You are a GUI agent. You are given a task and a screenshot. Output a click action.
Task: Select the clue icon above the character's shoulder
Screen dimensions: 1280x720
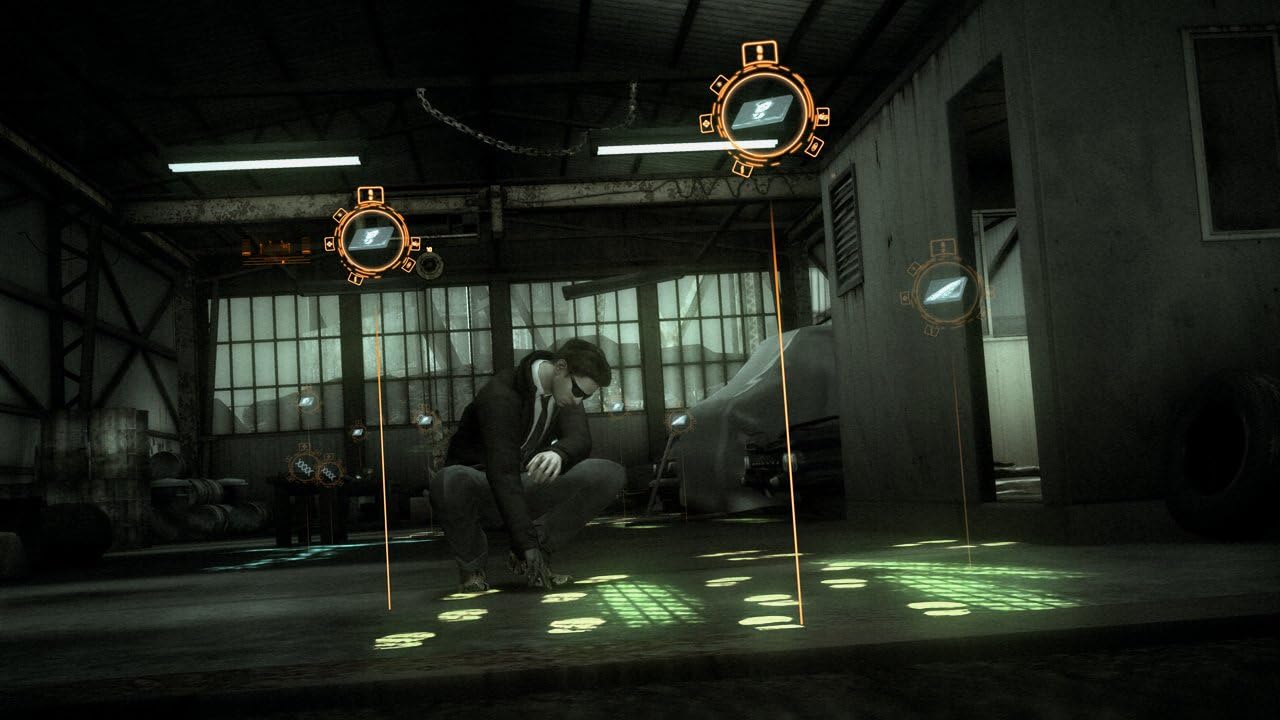615,406
